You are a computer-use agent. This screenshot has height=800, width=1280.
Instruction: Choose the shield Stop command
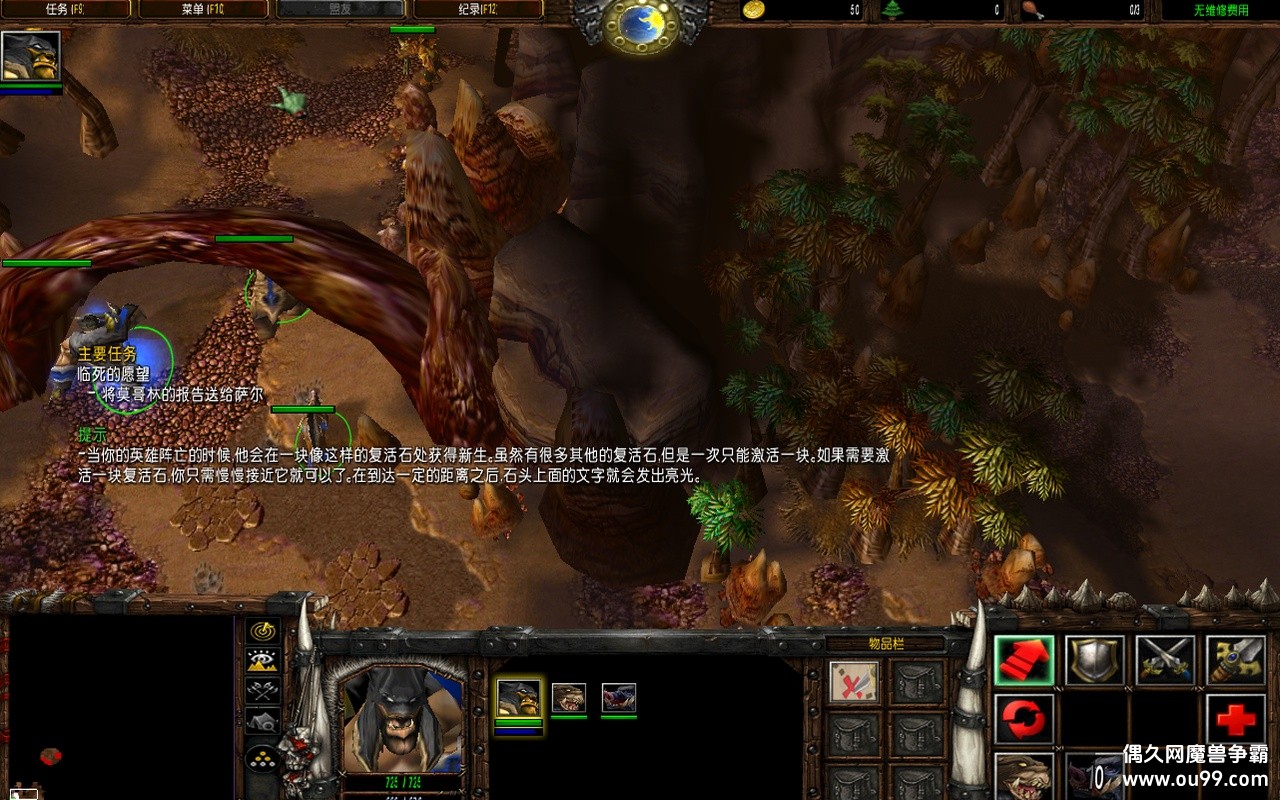click(1095, 661)
